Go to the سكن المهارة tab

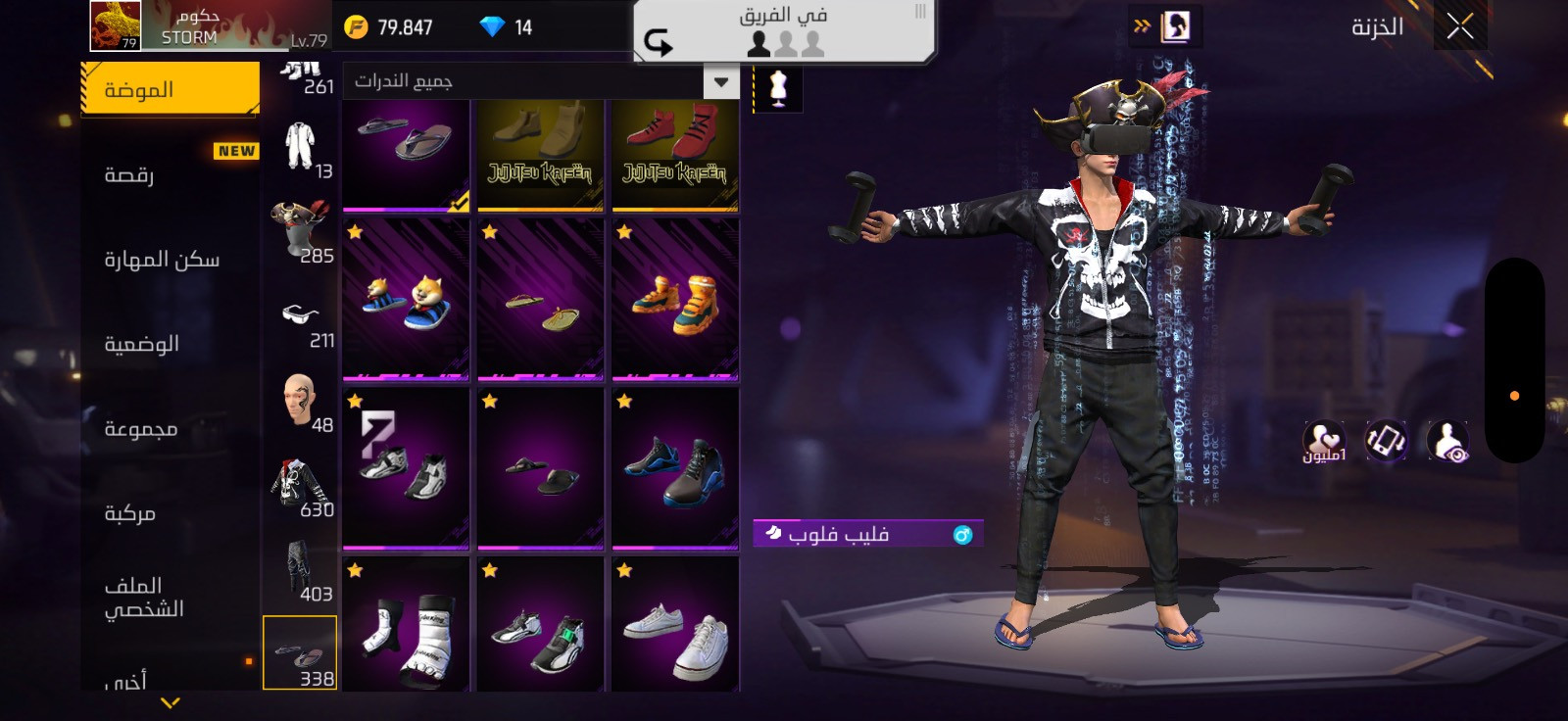(x=162, y=260)
